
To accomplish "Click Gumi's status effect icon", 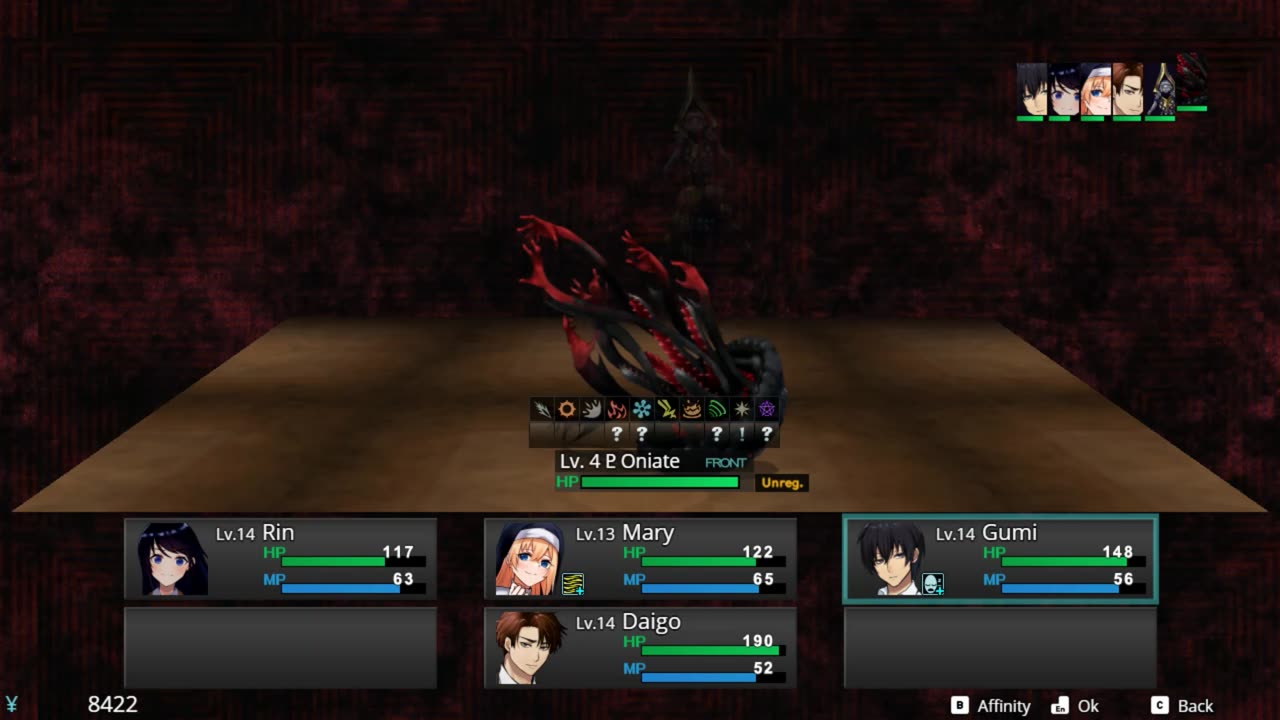I will coord(933,584).
